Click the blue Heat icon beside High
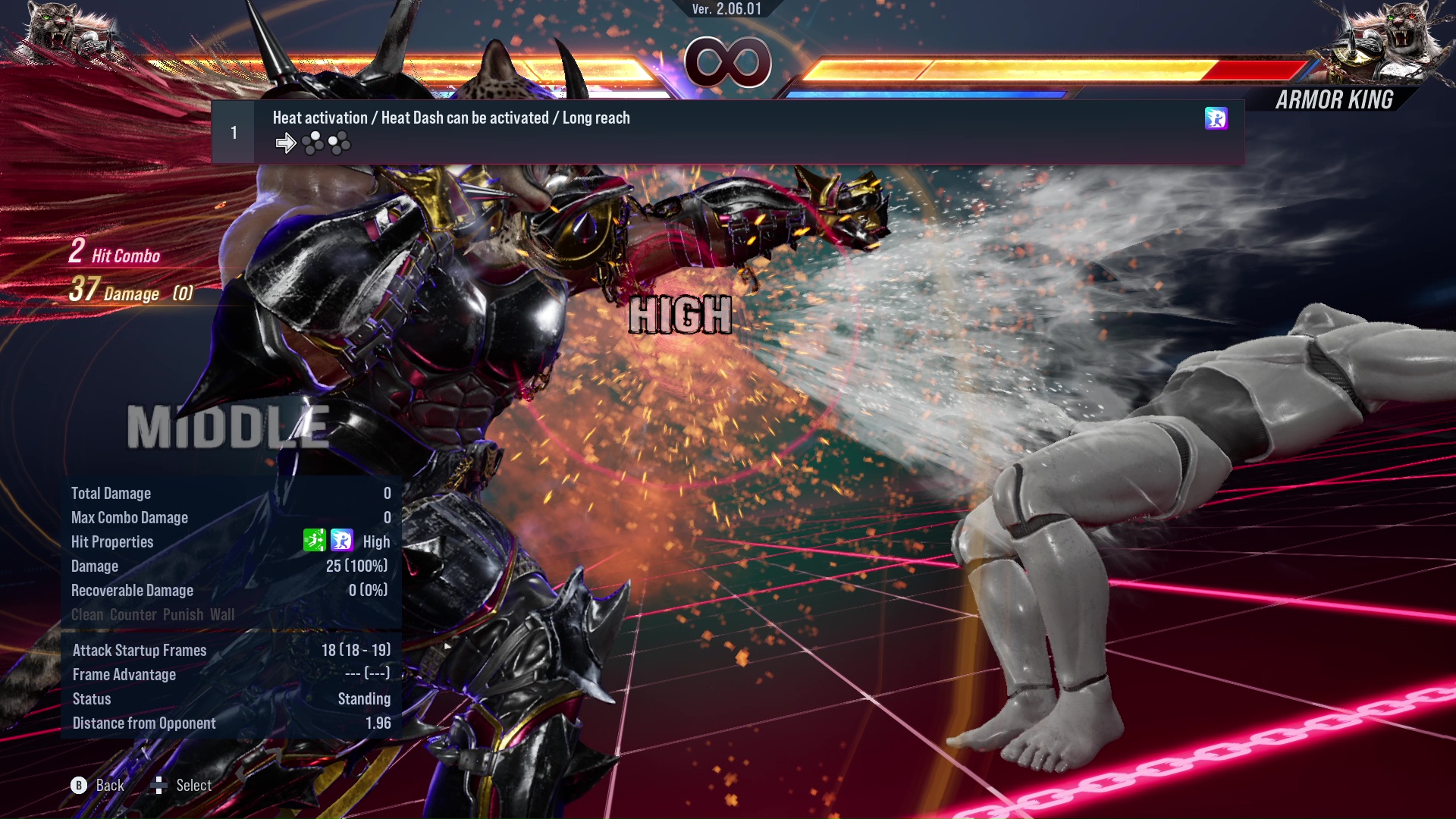Screen dimensions: 1456x819 tap(342, 541)
